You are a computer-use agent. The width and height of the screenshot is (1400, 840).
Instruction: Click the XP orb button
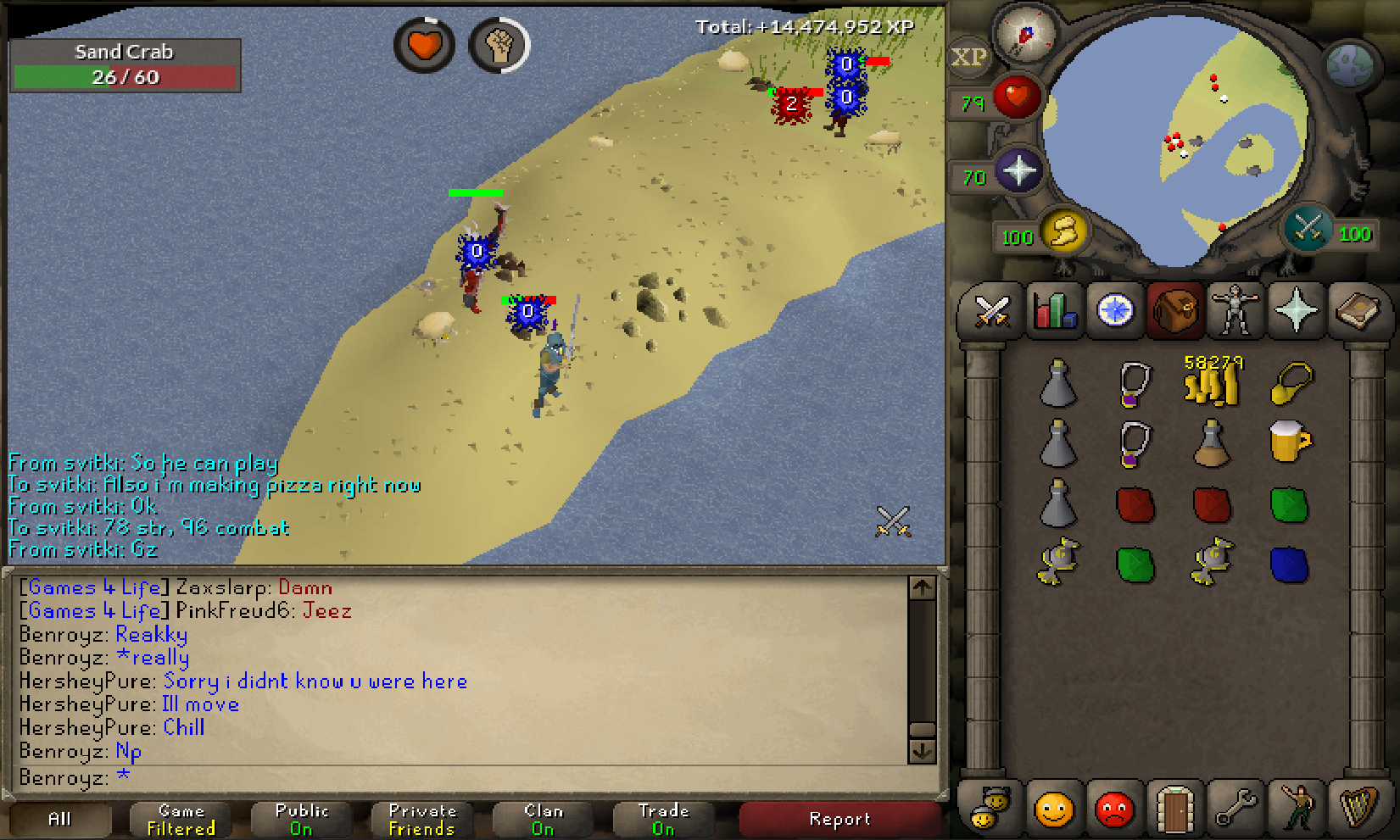click(968, 58)
